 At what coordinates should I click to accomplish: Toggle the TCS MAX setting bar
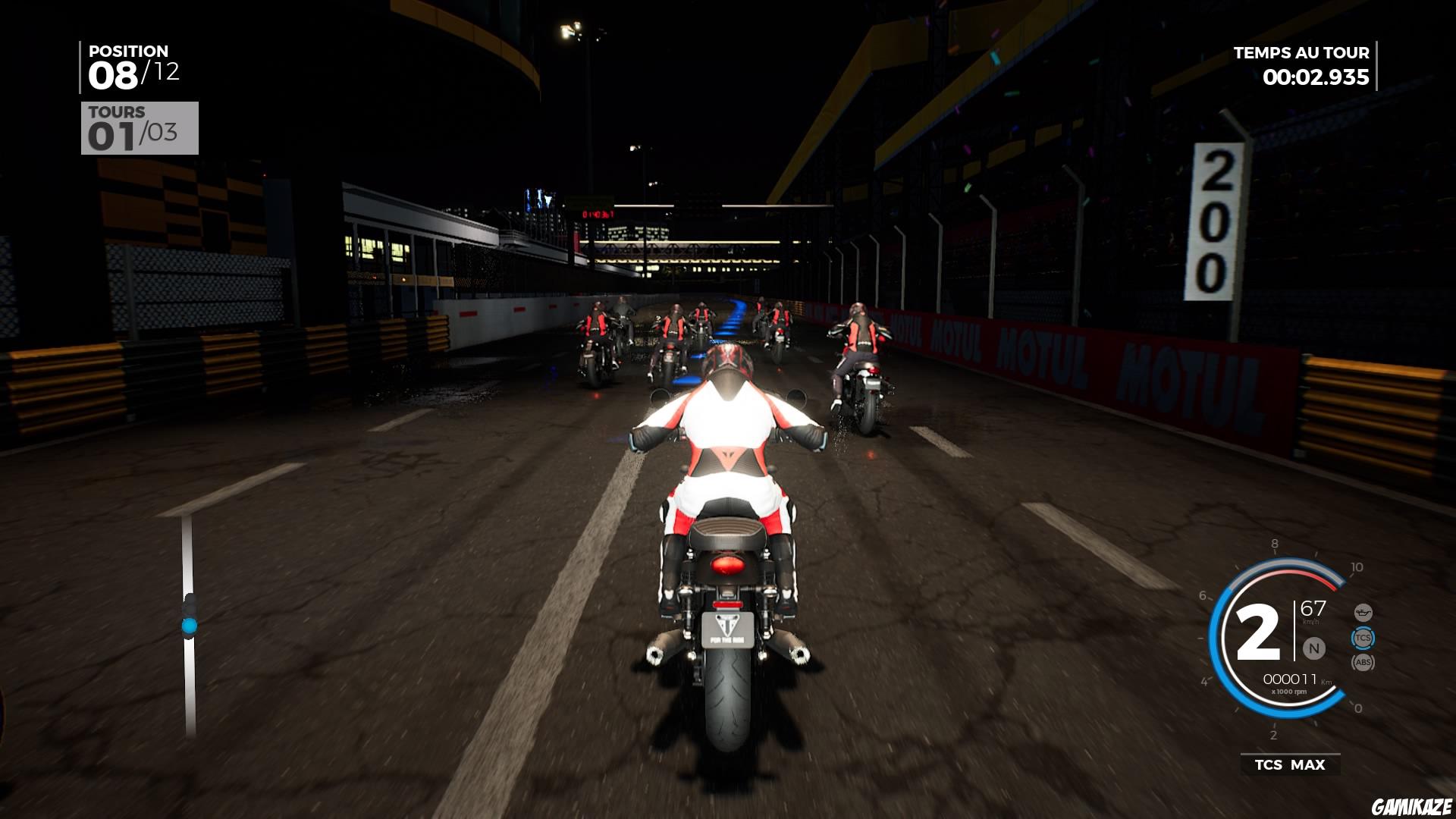[1289, 764]
